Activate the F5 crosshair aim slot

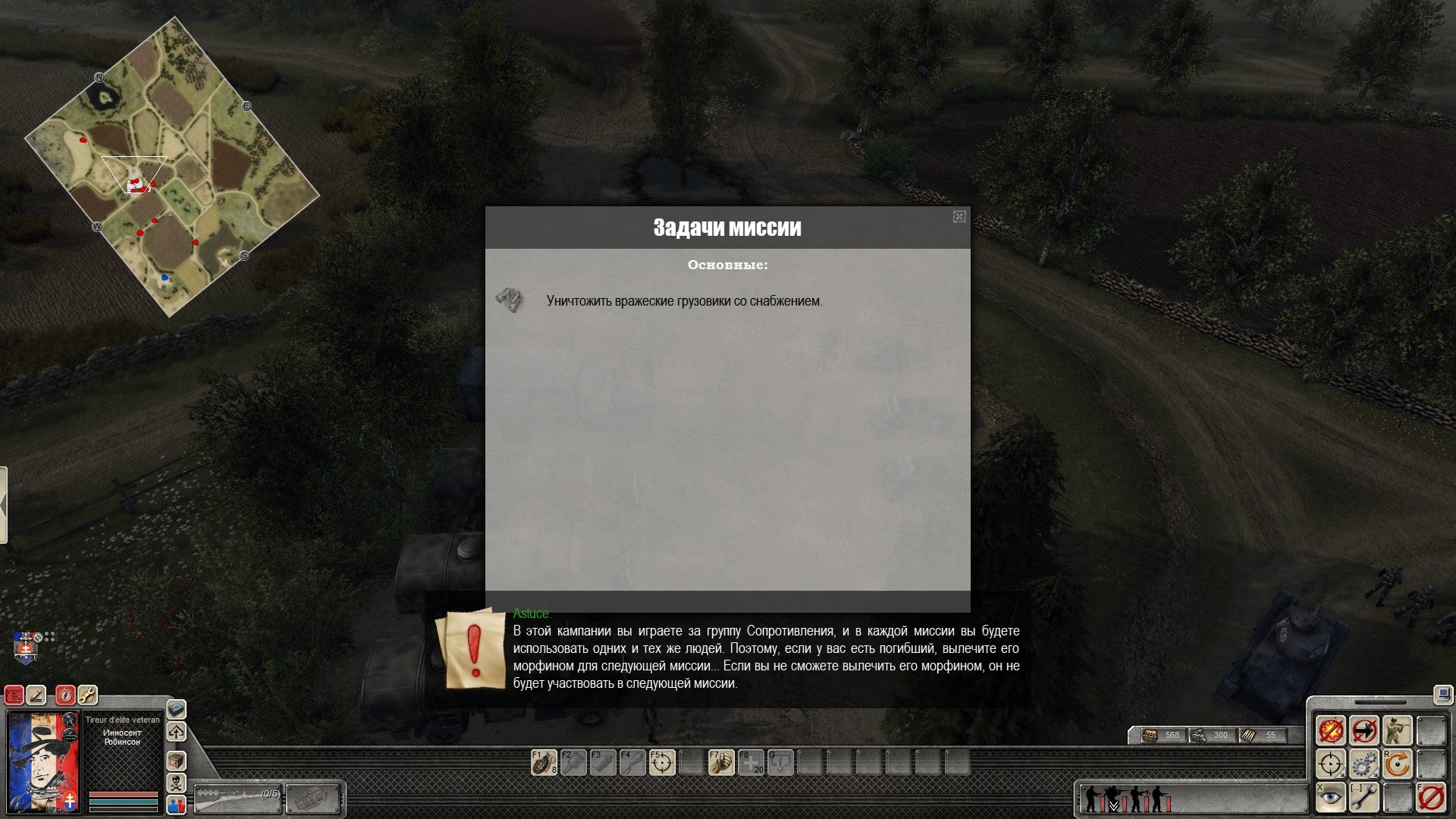[x=662, y=762]
